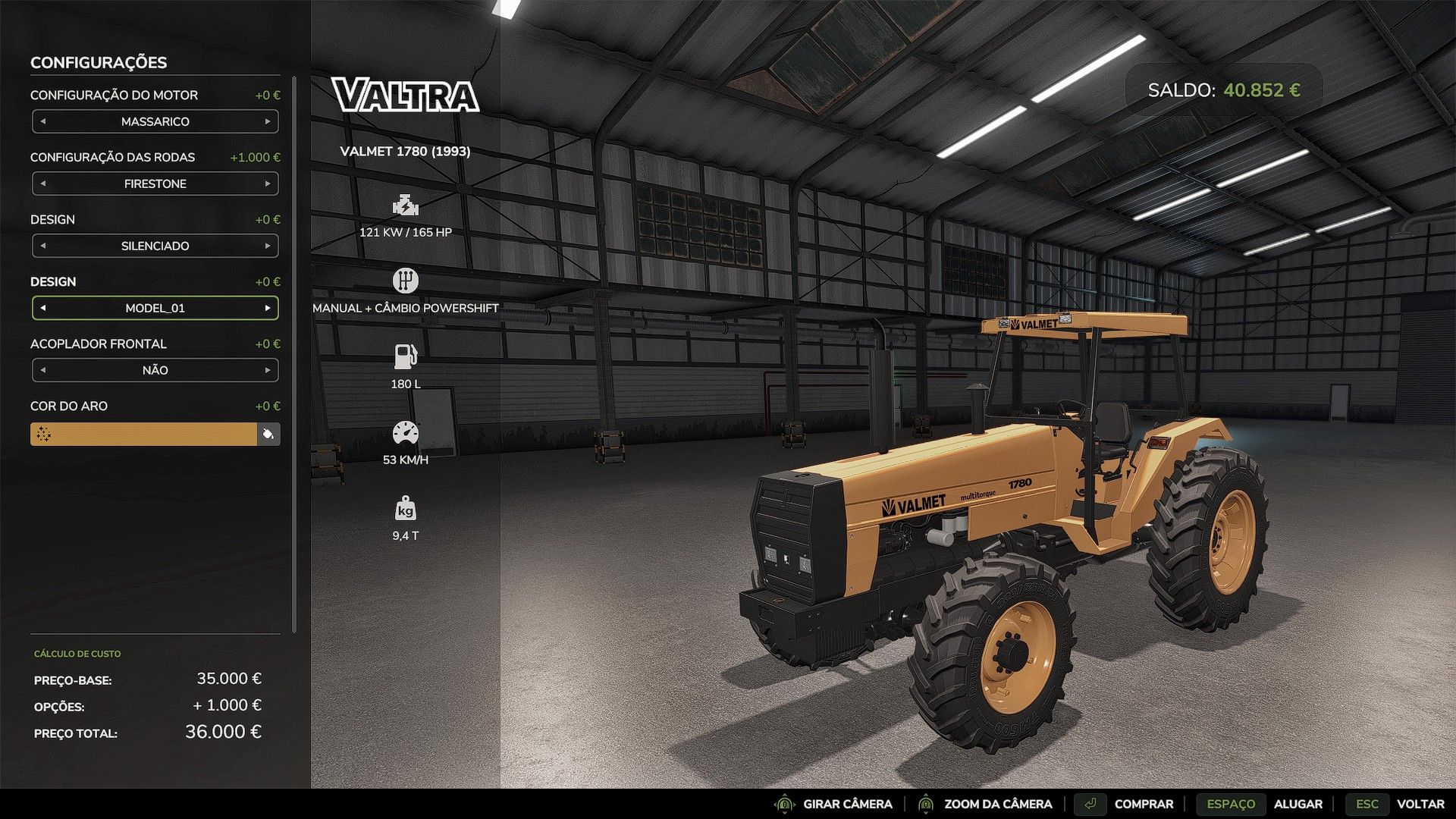Image resolution: width=1456 pixels, height=819 pixels.
Task: Click the transmission gearbox icon
Action: (x=406, y=280)
